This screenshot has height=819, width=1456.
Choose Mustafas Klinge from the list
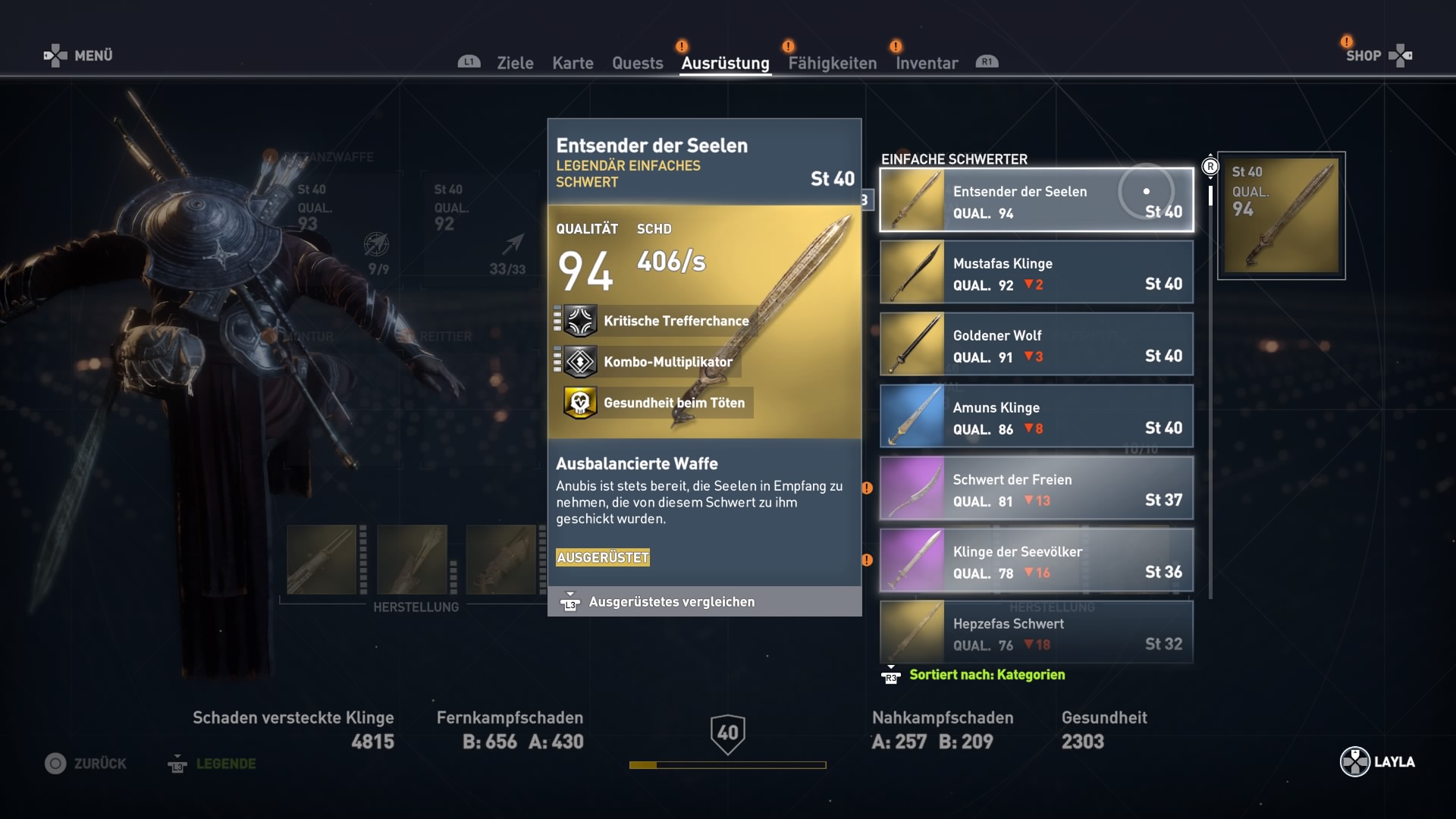1036,272
